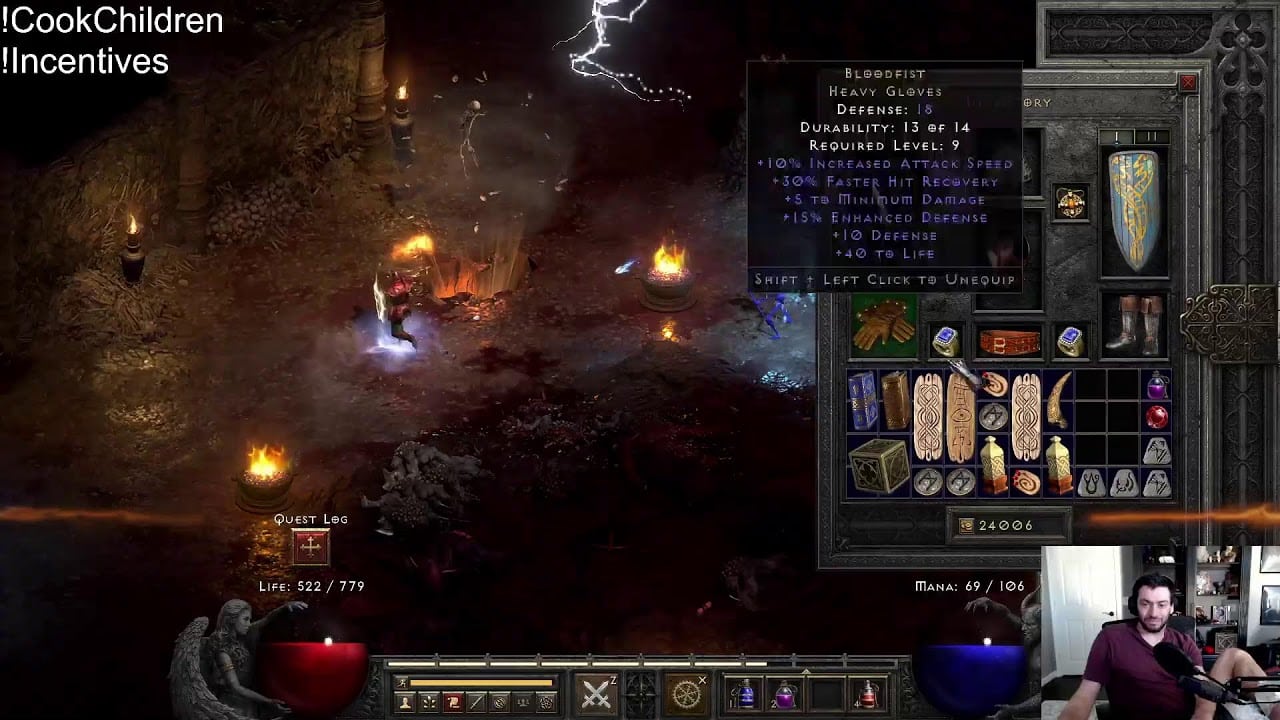
Task: Click the gold coin icon beside 24006
Action: [966, 525]
